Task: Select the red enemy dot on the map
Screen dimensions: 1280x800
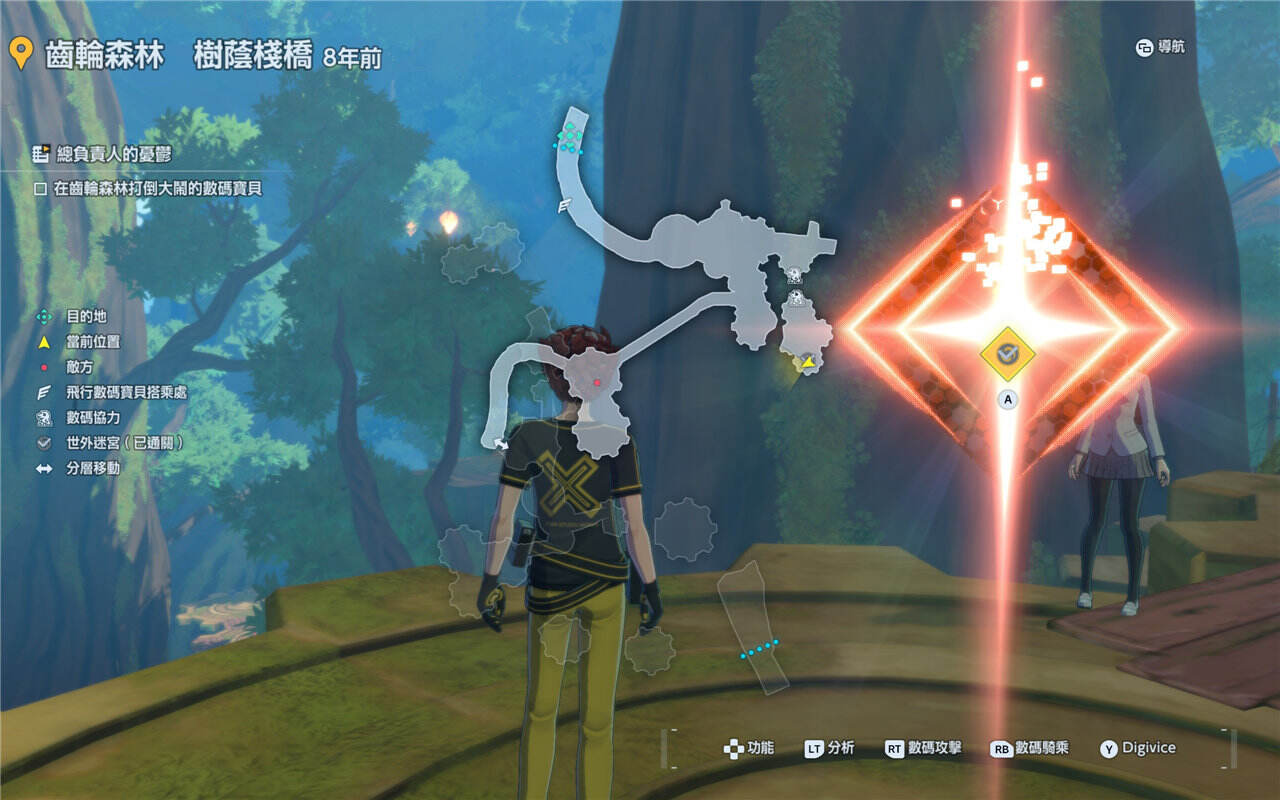Action: 596,382
